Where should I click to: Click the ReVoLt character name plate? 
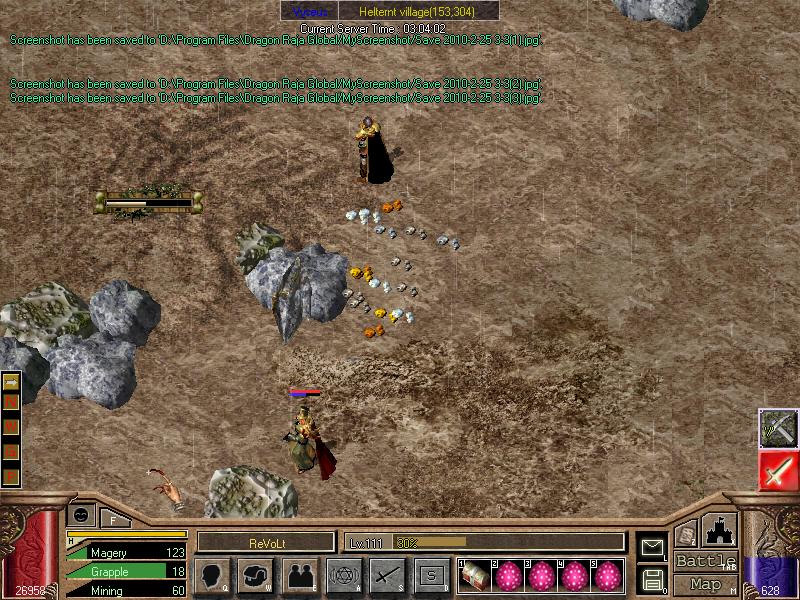[x=265, y=542]
